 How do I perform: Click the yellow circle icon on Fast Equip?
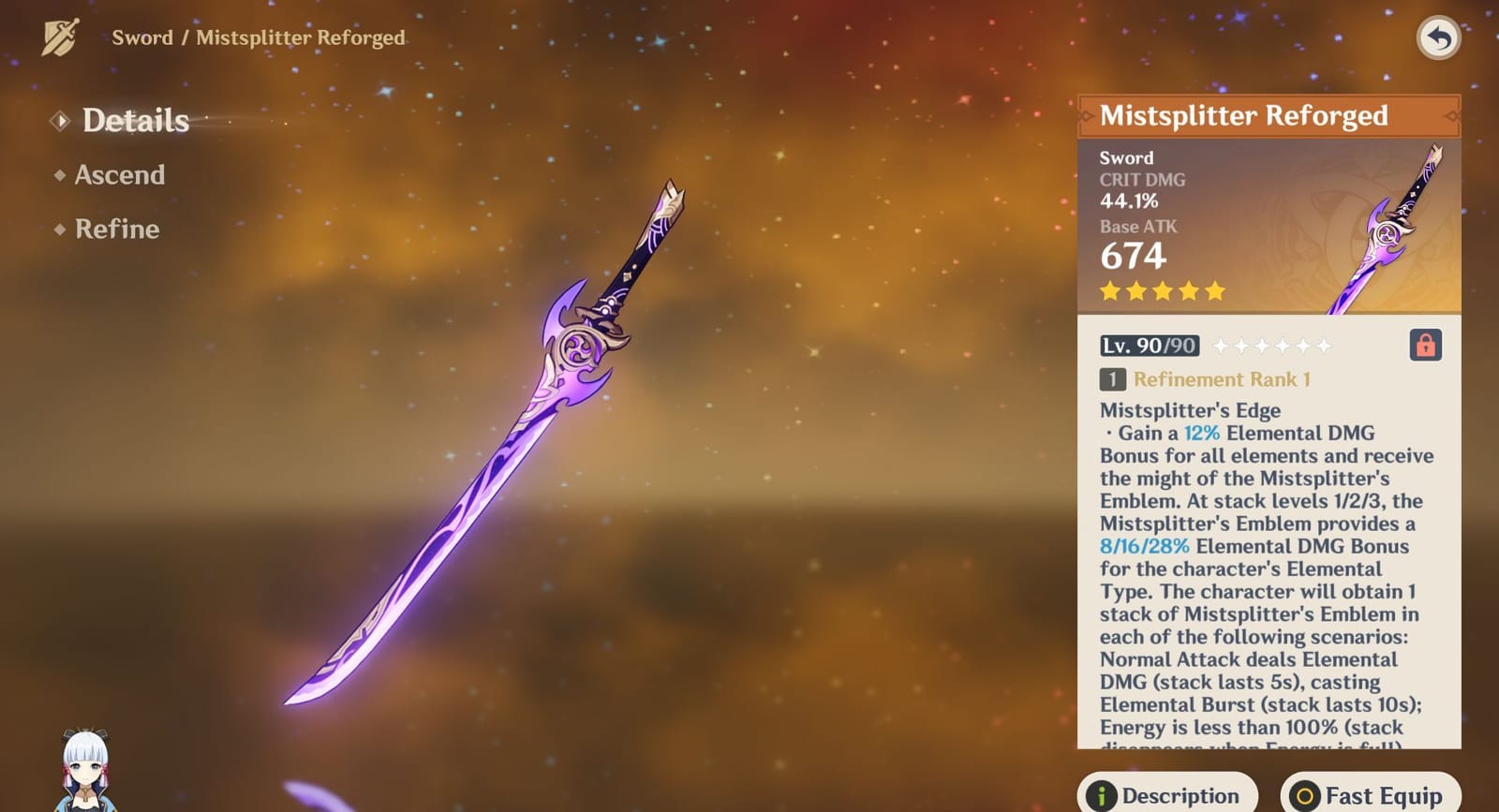[x=1307, y=793]
